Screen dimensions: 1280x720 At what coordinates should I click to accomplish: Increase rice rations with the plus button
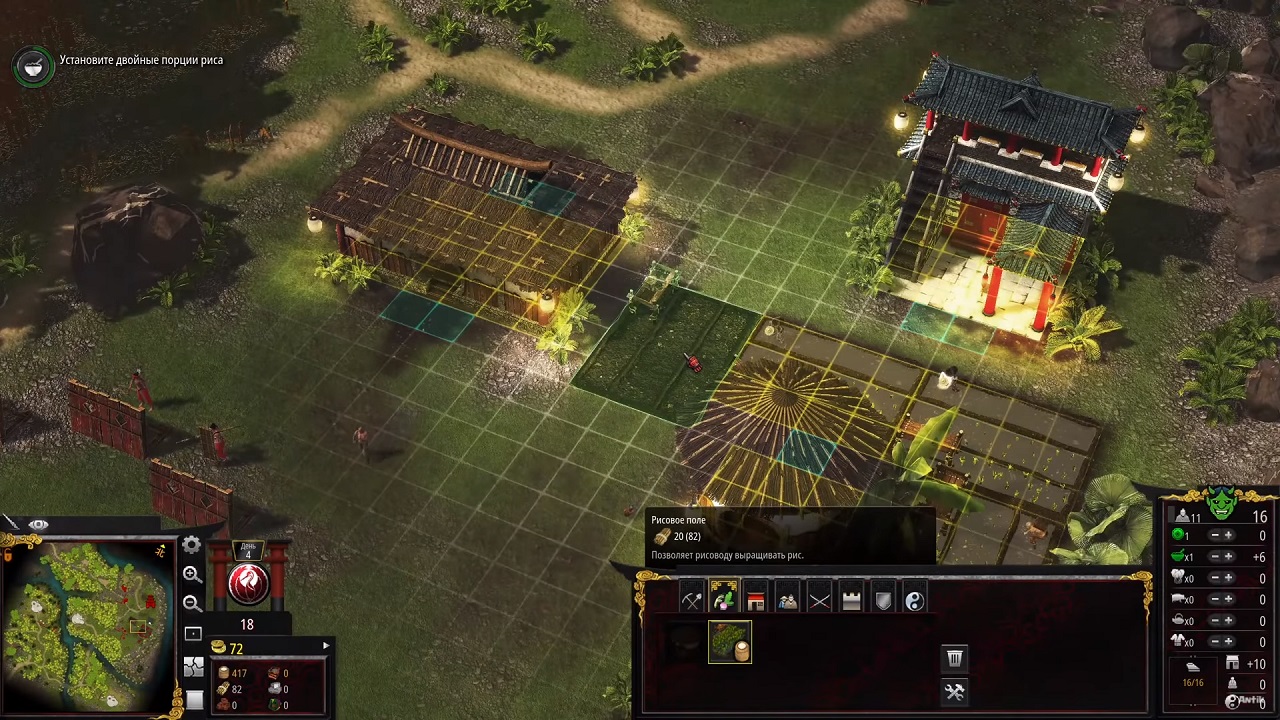coord(1229,557)
